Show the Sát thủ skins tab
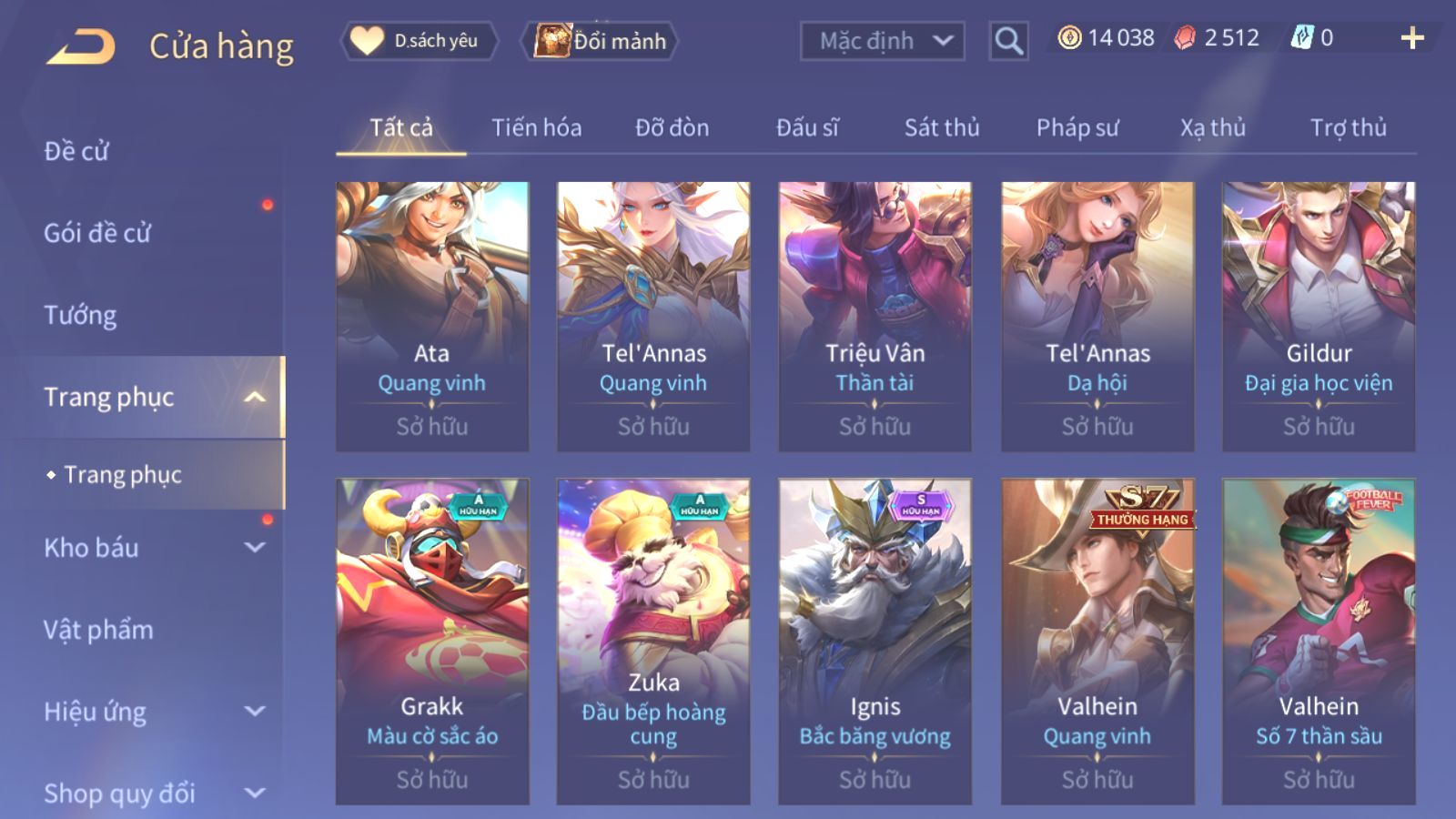The width and height of the screenshot is (1456, 819). coord(941,127)
